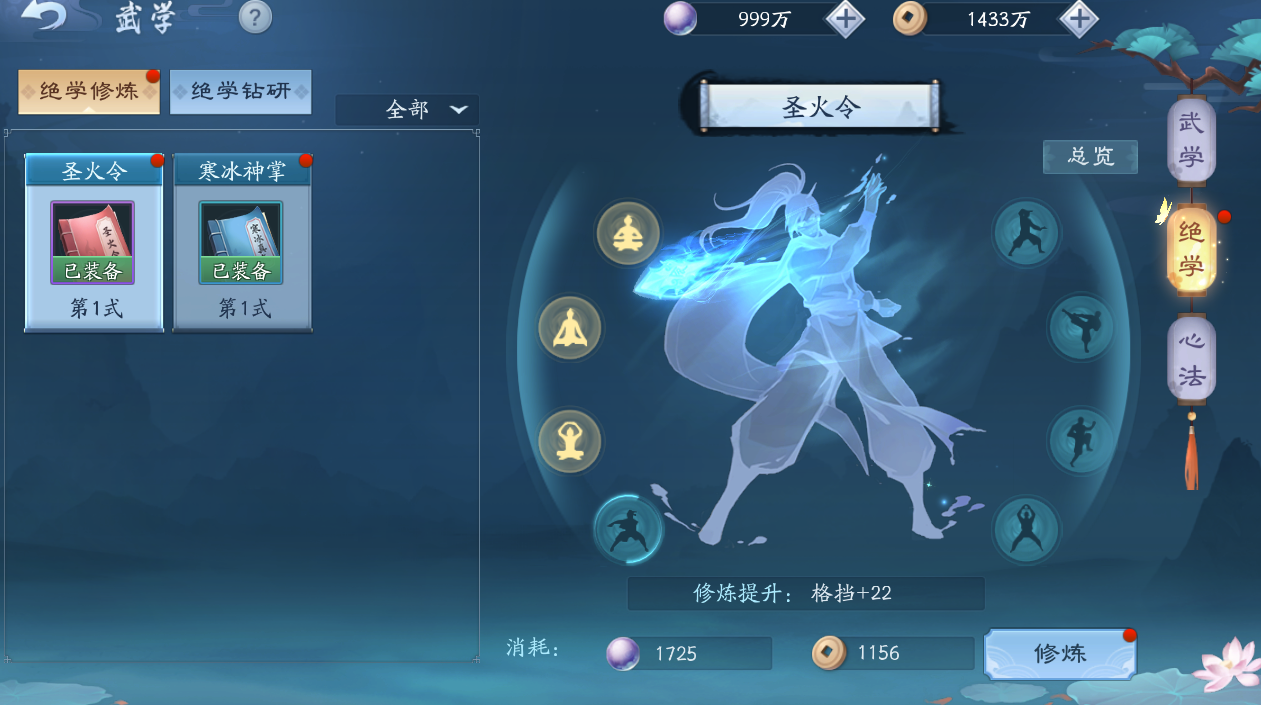
Task: Go back using the return arrow
Action: [x=43, y=17]
